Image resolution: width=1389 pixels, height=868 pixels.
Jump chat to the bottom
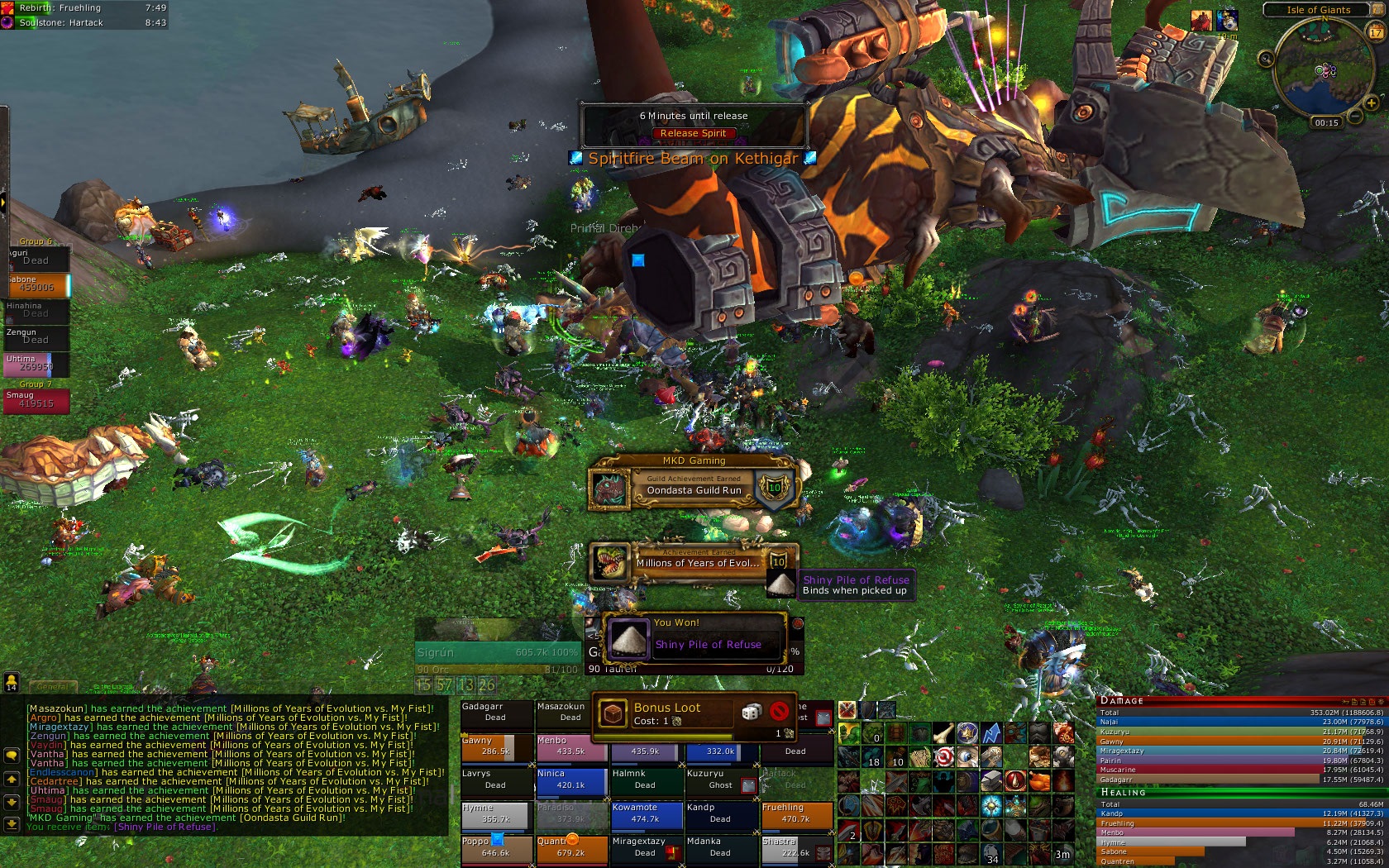point(12,823)
